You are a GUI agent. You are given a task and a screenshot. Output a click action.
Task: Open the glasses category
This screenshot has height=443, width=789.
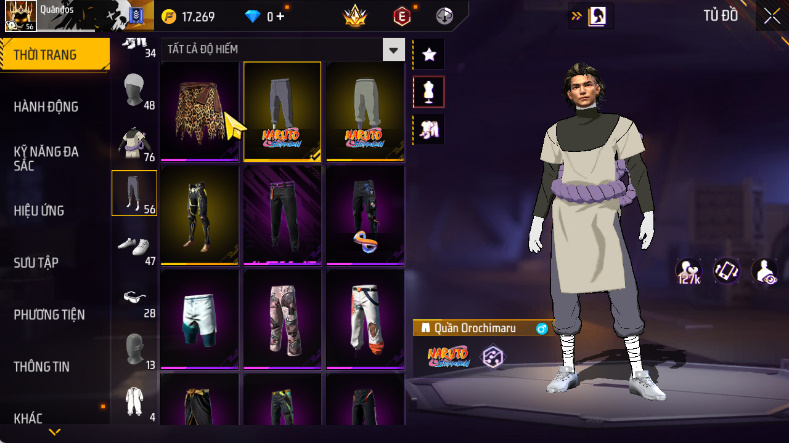pyautogui.click(x=133, y=298)
